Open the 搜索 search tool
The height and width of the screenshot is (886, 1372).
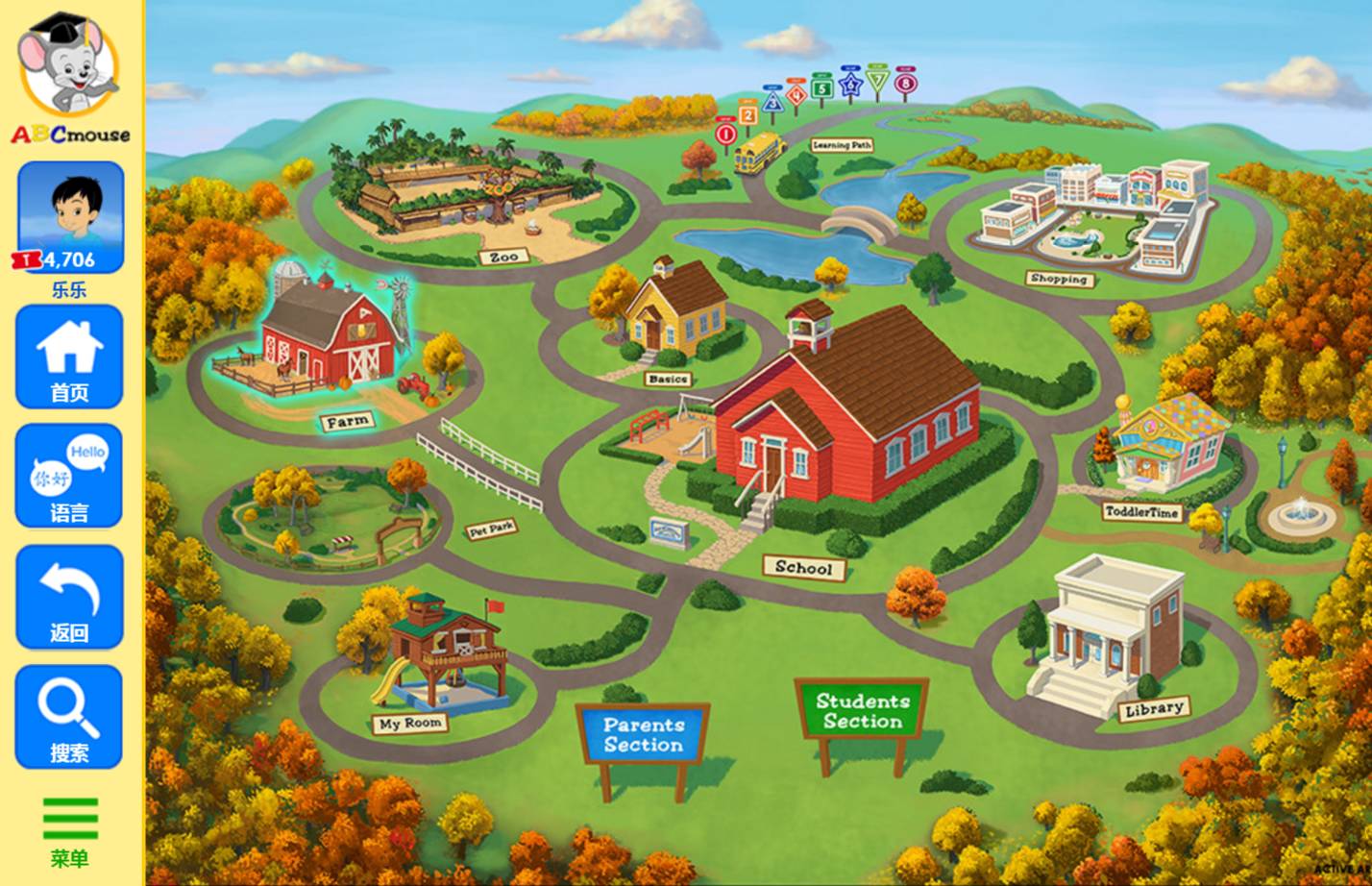coord(69,717)
